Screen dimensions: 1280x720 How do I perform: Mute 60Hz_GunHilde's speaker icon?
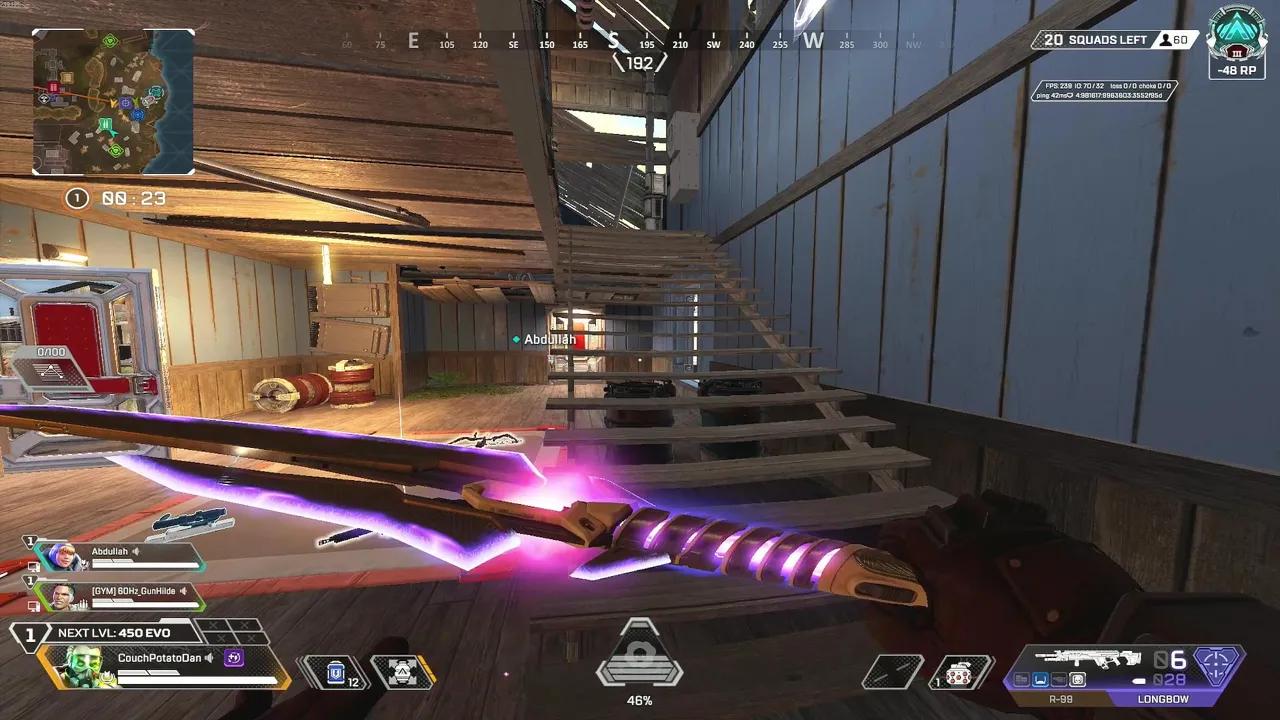(x=182, y=592)
